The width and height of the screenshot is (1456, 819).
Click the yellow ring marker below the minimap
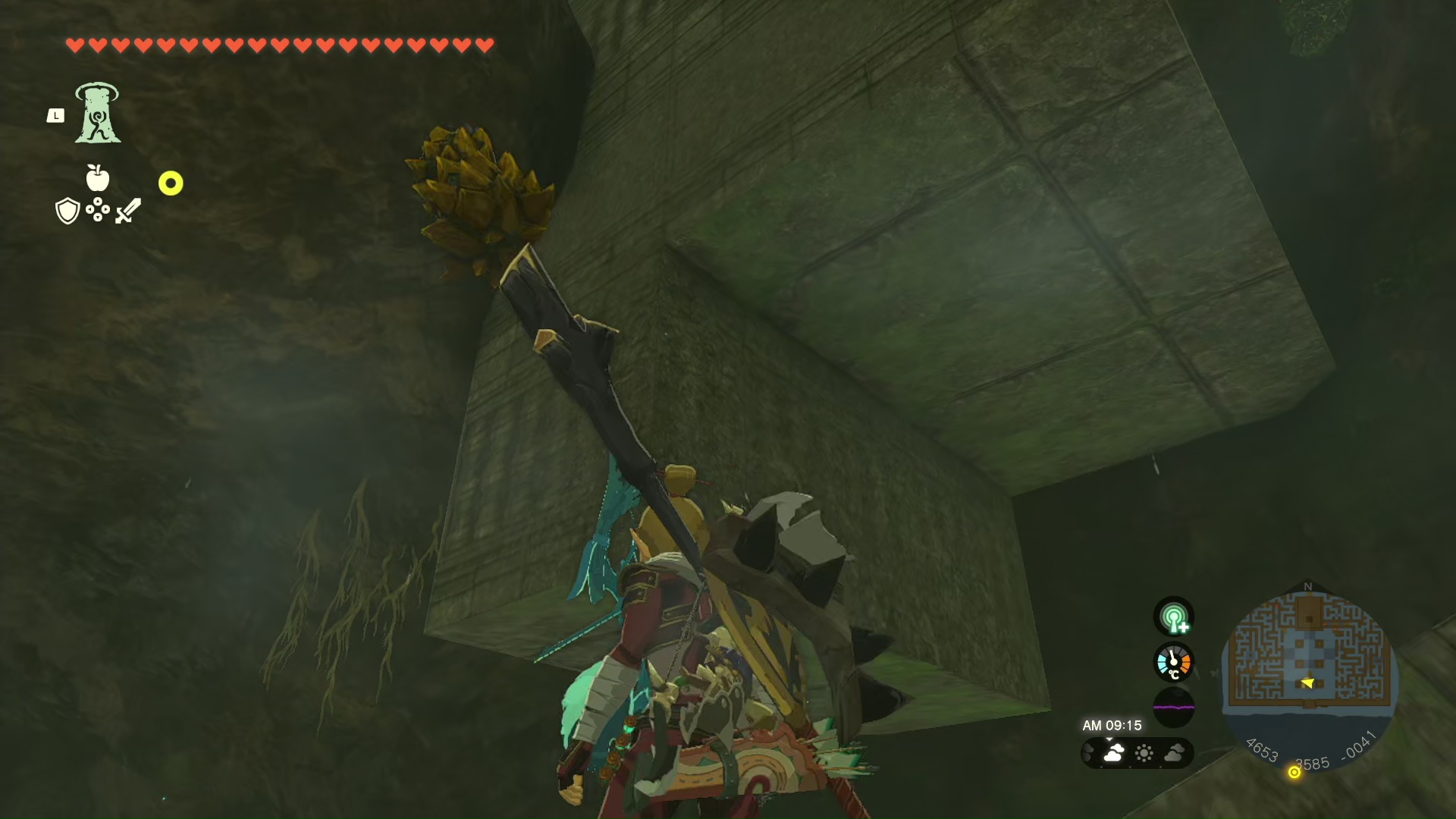[x=1294, y=772]
